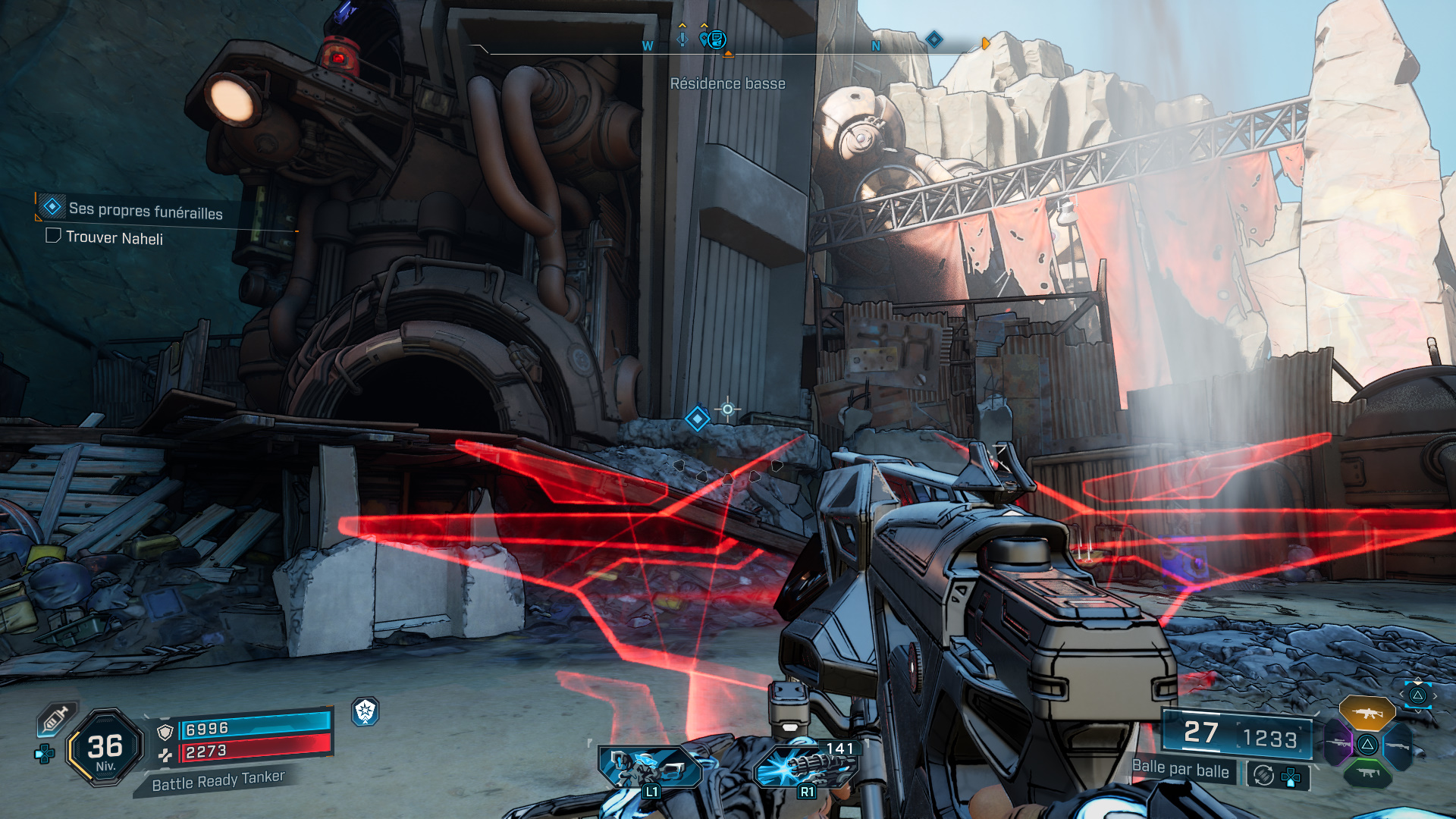Click the shield icon beside the 6996 value
The height and width of the screenshot is (819, 1456).
point(165,731)
